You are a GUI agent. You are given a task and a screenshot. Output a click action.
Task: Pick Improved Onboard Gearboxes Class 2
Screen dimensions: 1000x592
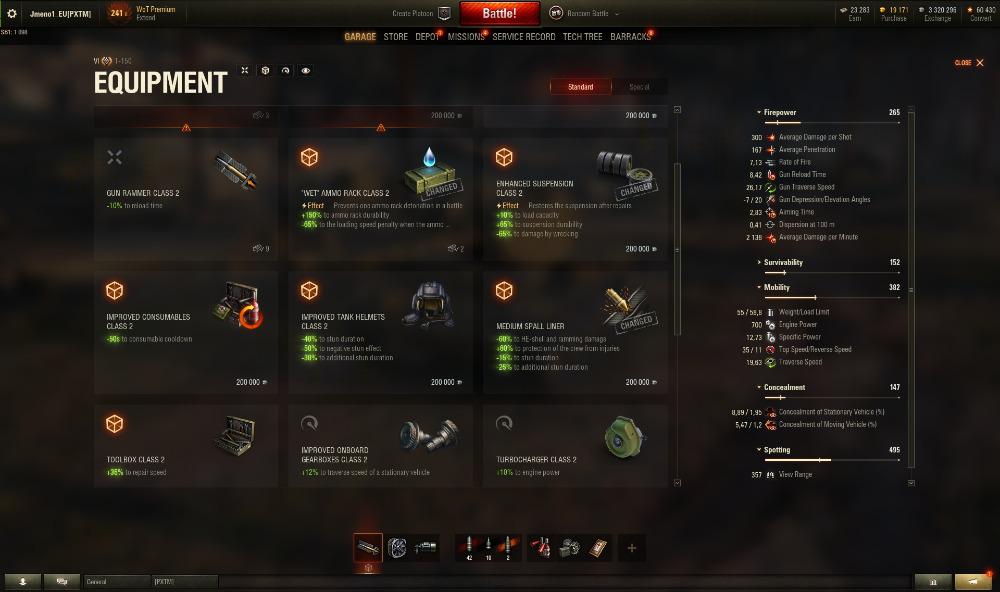(x=380, y=445)
